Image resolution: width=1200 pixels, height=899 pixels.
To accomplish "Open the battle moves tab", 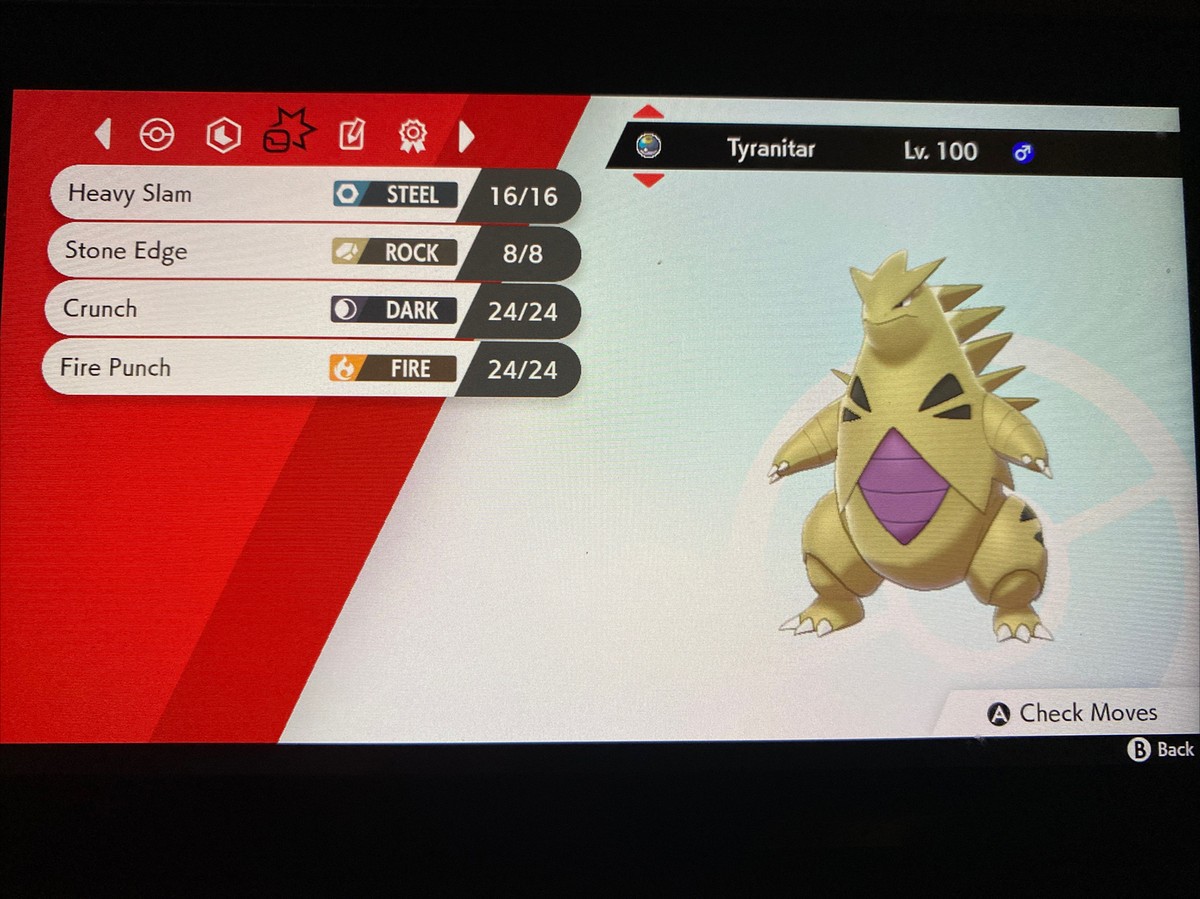I will click(x=288, y=133).
